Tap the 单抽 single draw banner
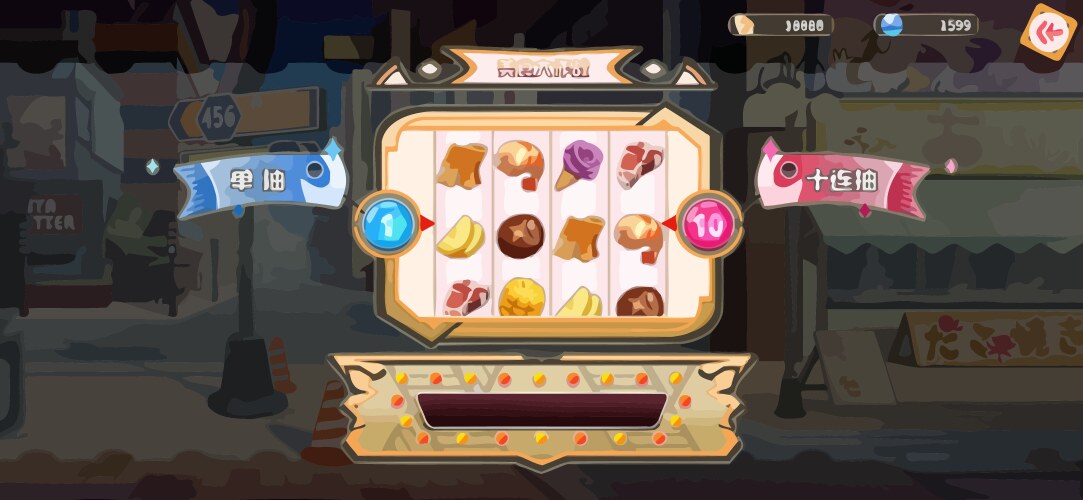The height and width of the screenshot is (500, 1083). click(262, 183)
